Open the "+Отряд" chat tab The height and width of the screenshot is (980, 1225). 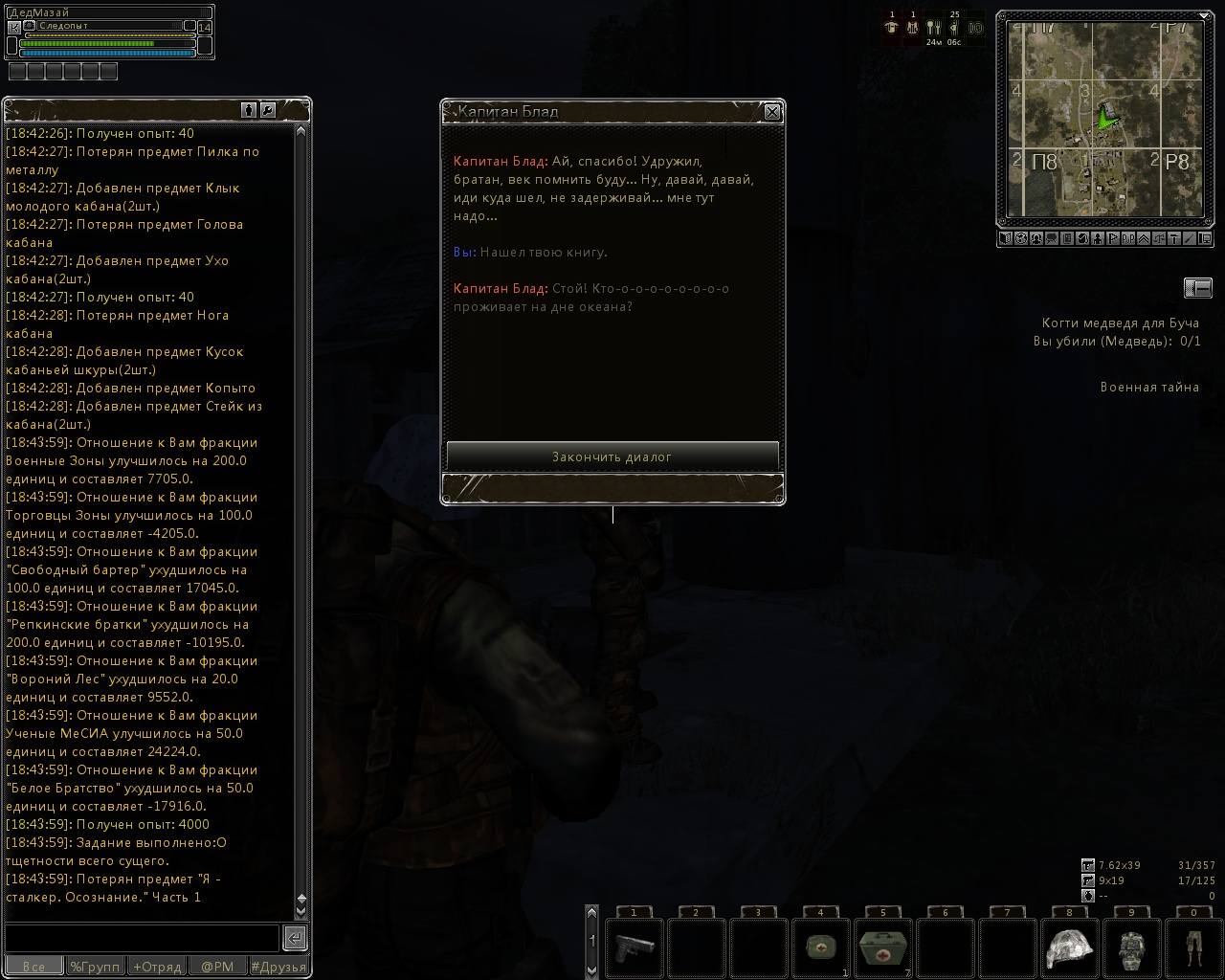[156, 967]
